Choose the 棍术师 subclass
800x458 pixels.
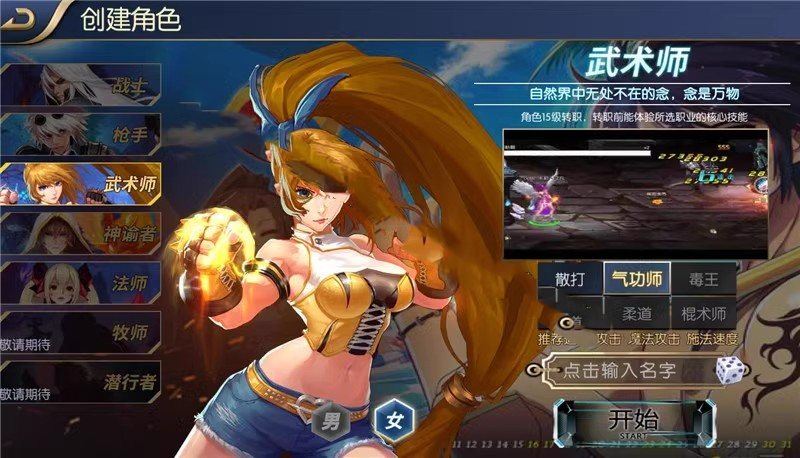703,314
